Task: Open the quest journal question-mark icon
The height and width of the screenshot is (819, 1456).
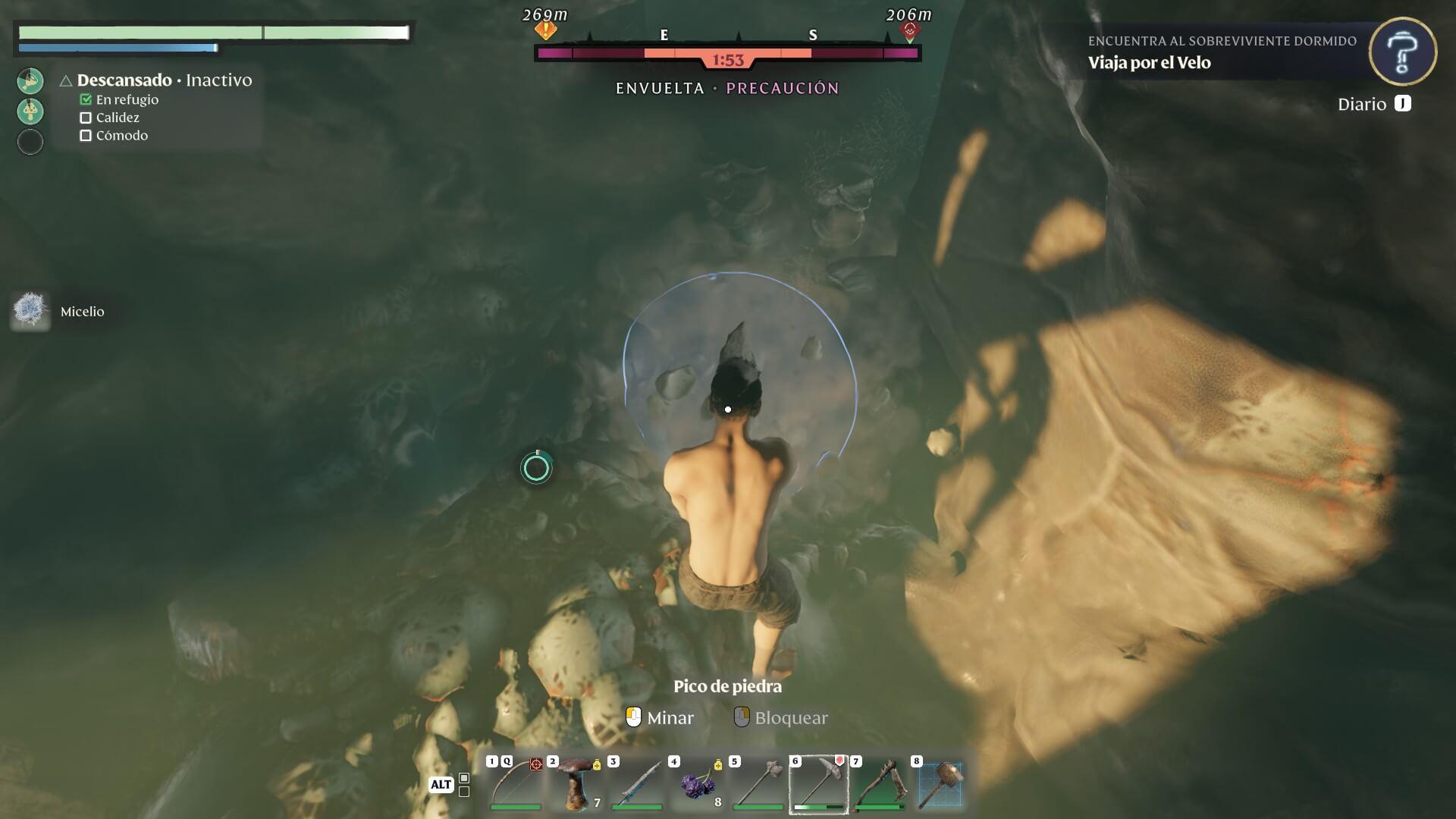Action: click(x=1402, y=52)
